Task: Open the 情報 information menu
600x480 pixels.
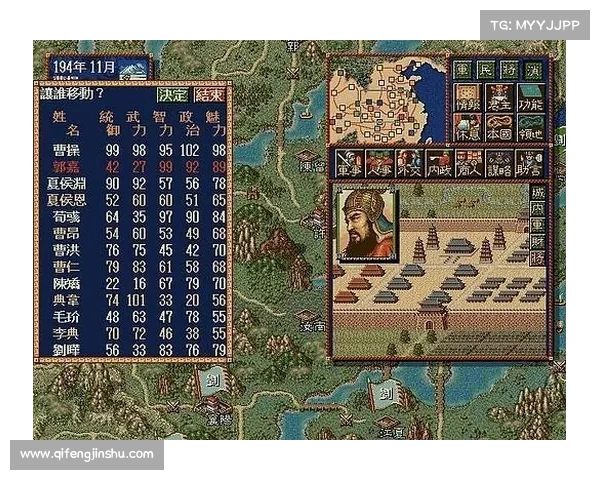Action: [x=466, y=97]
